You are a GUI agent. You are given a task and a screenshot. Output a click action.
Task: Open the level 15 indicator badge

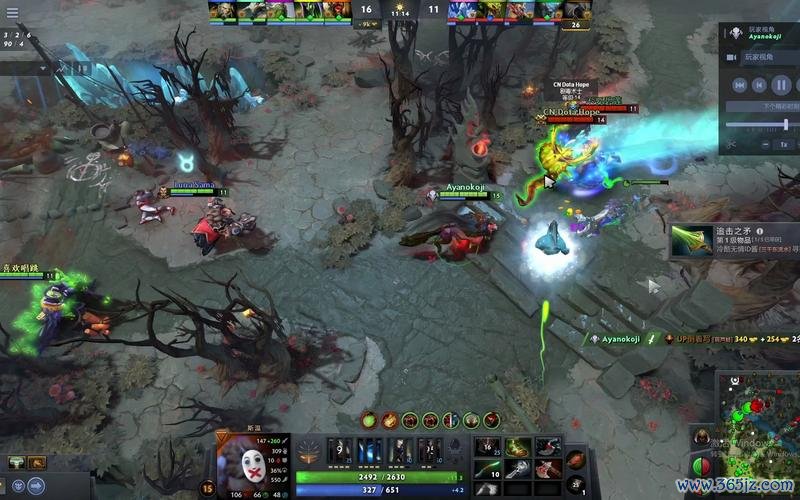click(x=208, y=488)
